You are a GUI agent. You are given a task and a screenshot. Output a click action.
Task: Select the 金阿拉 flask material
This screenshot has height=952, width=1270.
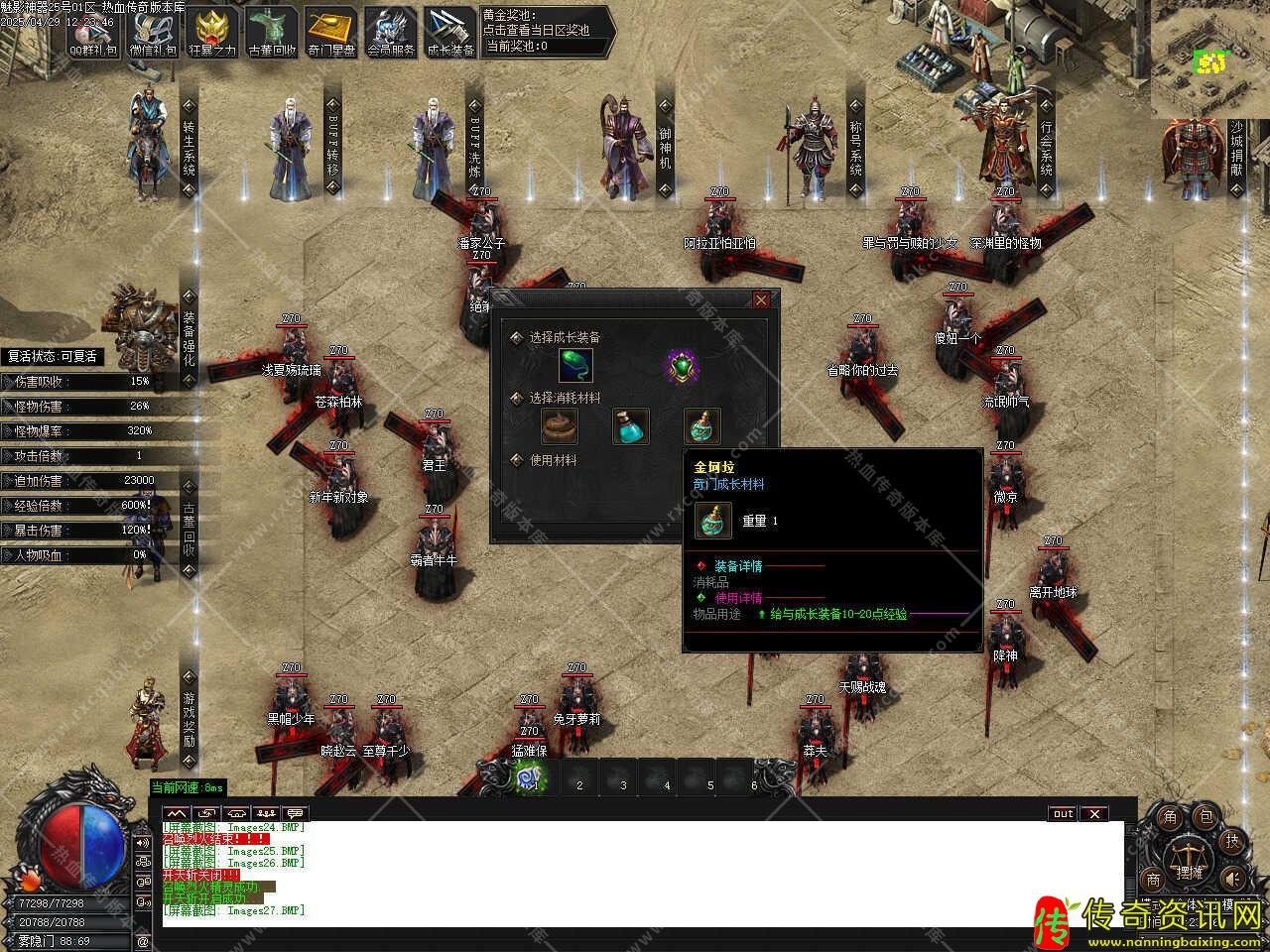click(x=701, y=426)
